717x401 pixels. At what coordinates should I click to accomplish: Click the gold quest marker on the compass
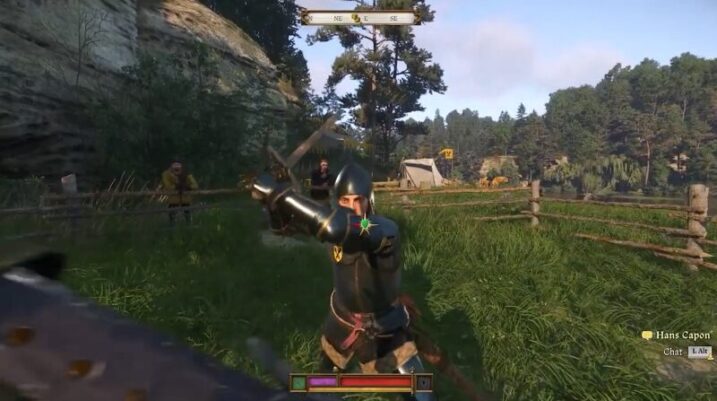click(356, 18)
